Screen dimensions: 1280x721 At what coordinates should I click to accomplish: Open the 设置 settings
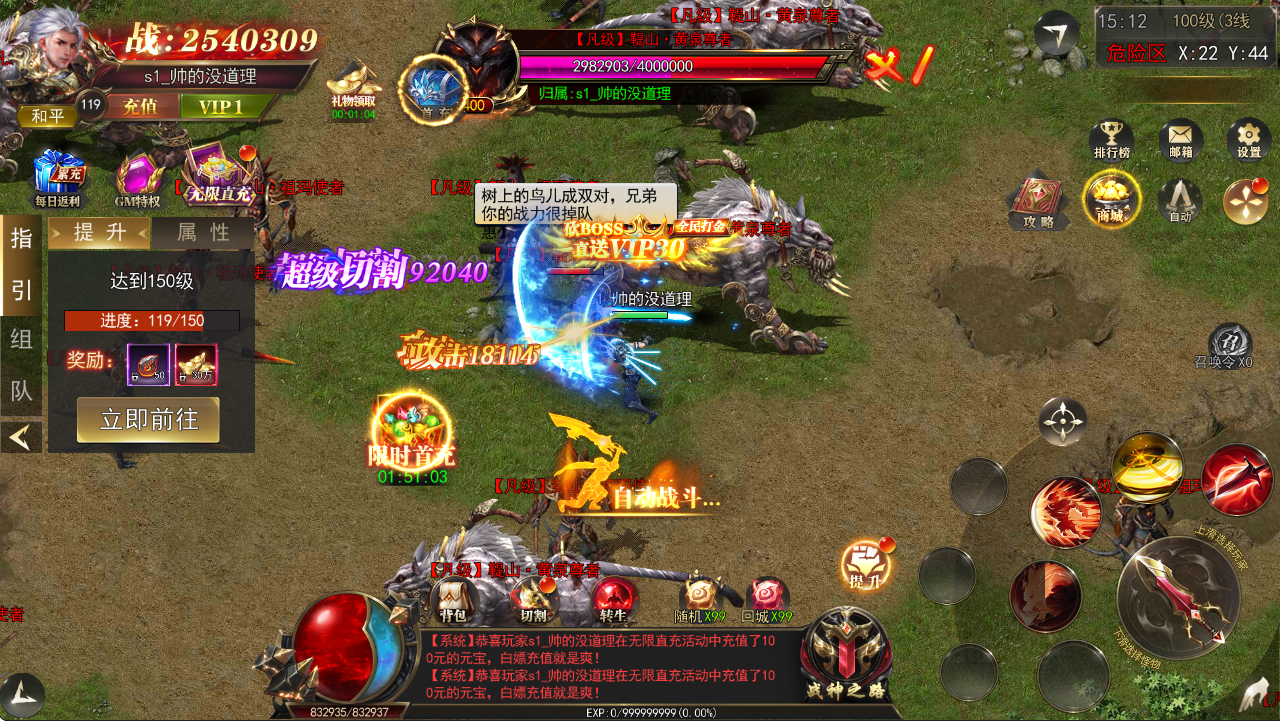[x=1248, y=141]
